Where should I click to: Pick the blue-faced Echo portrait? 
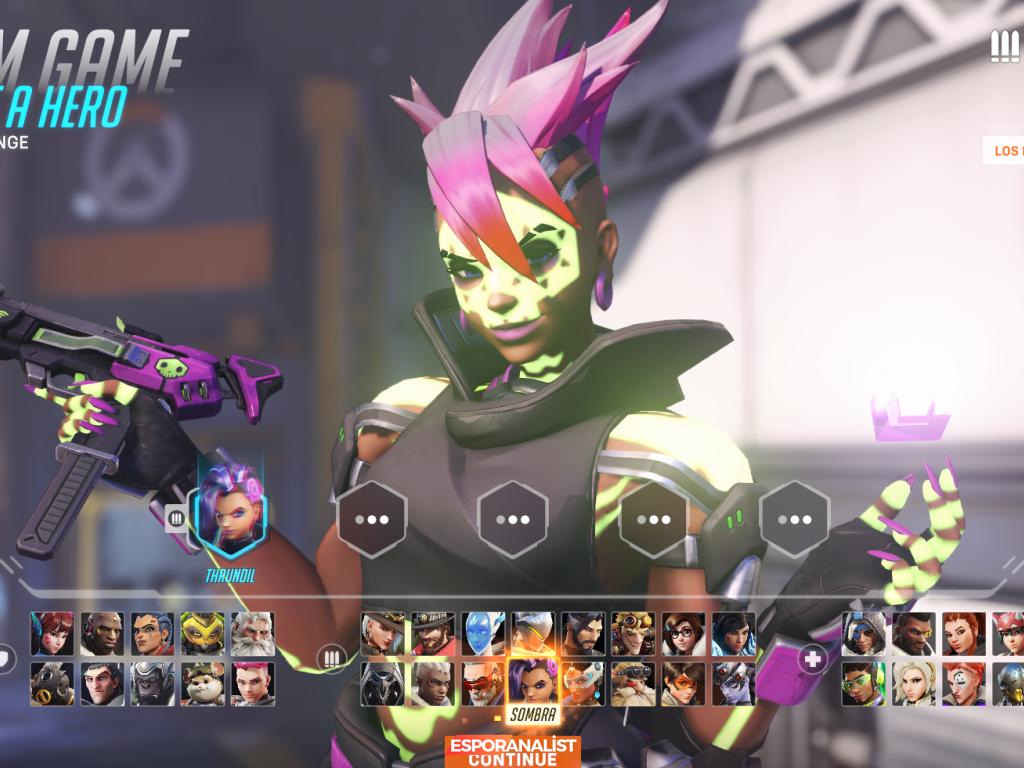click(x=483, y=633)
